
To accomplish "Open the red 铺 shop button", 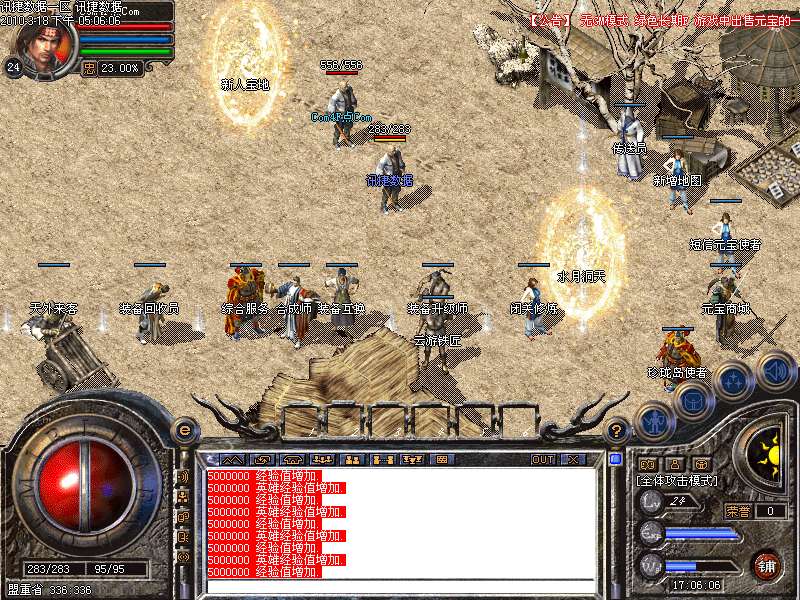I will pyautogui.click(x=767, y=565).
